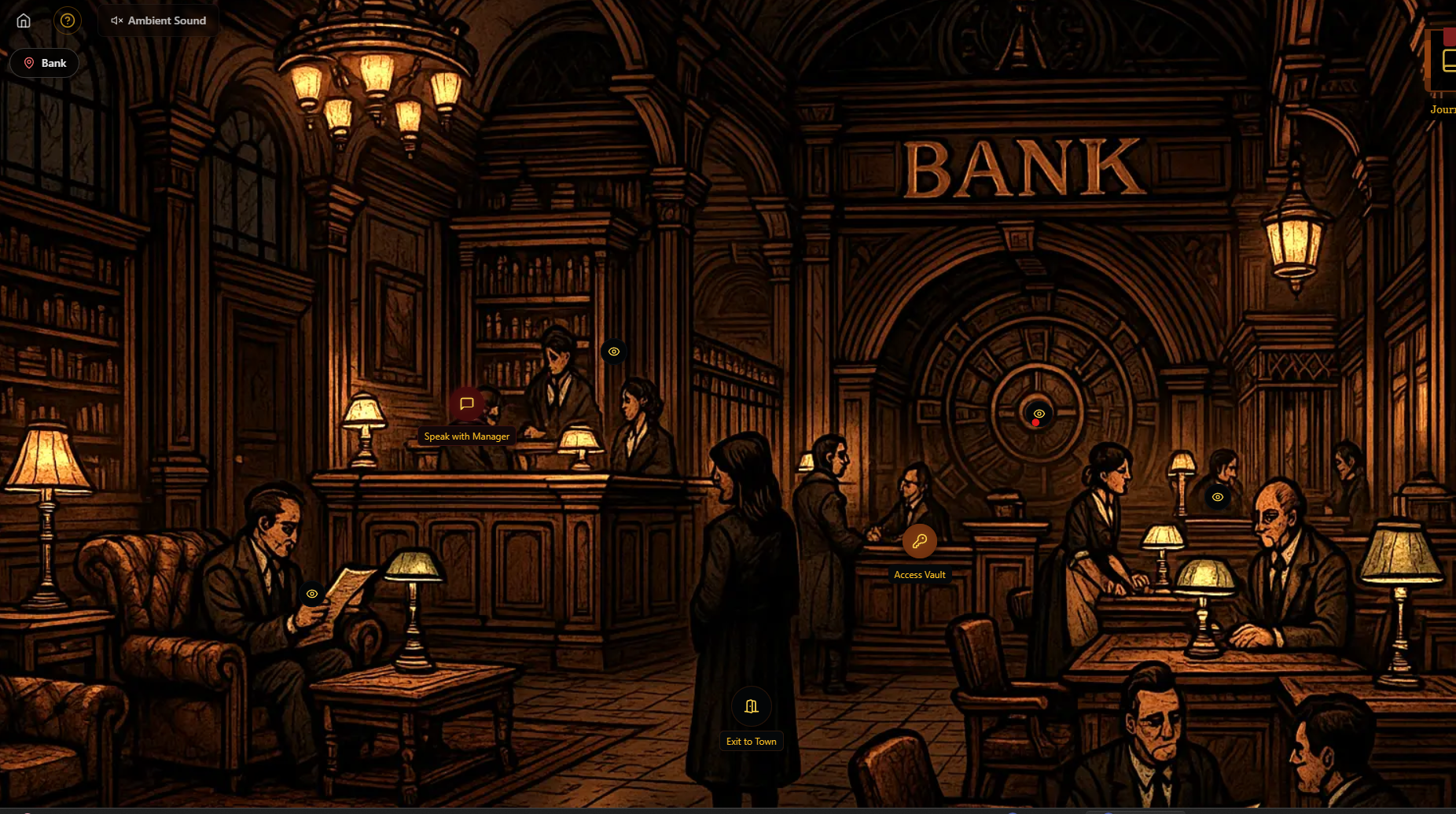The height and width of the screenshot is (814, 1456).
Task: Click the Exit to Town label
Action: (750, 741)
